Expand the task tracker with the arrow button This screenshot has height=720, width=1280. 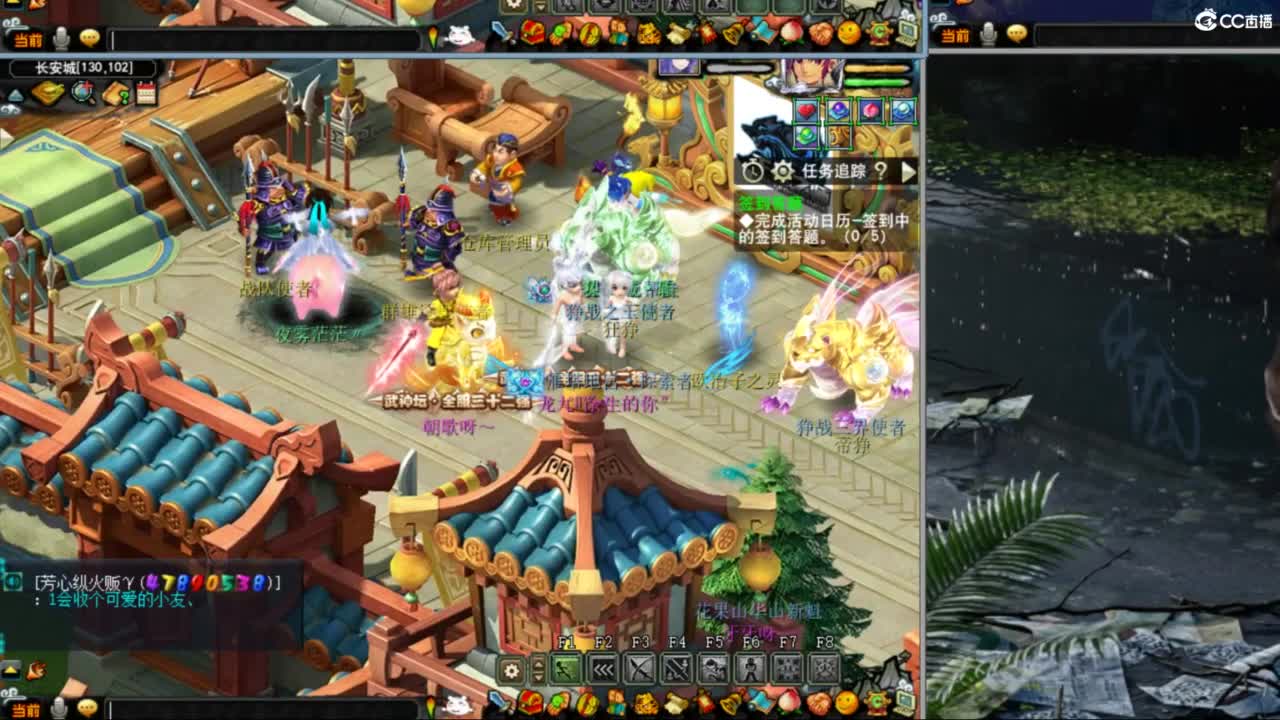pos(908,172)
